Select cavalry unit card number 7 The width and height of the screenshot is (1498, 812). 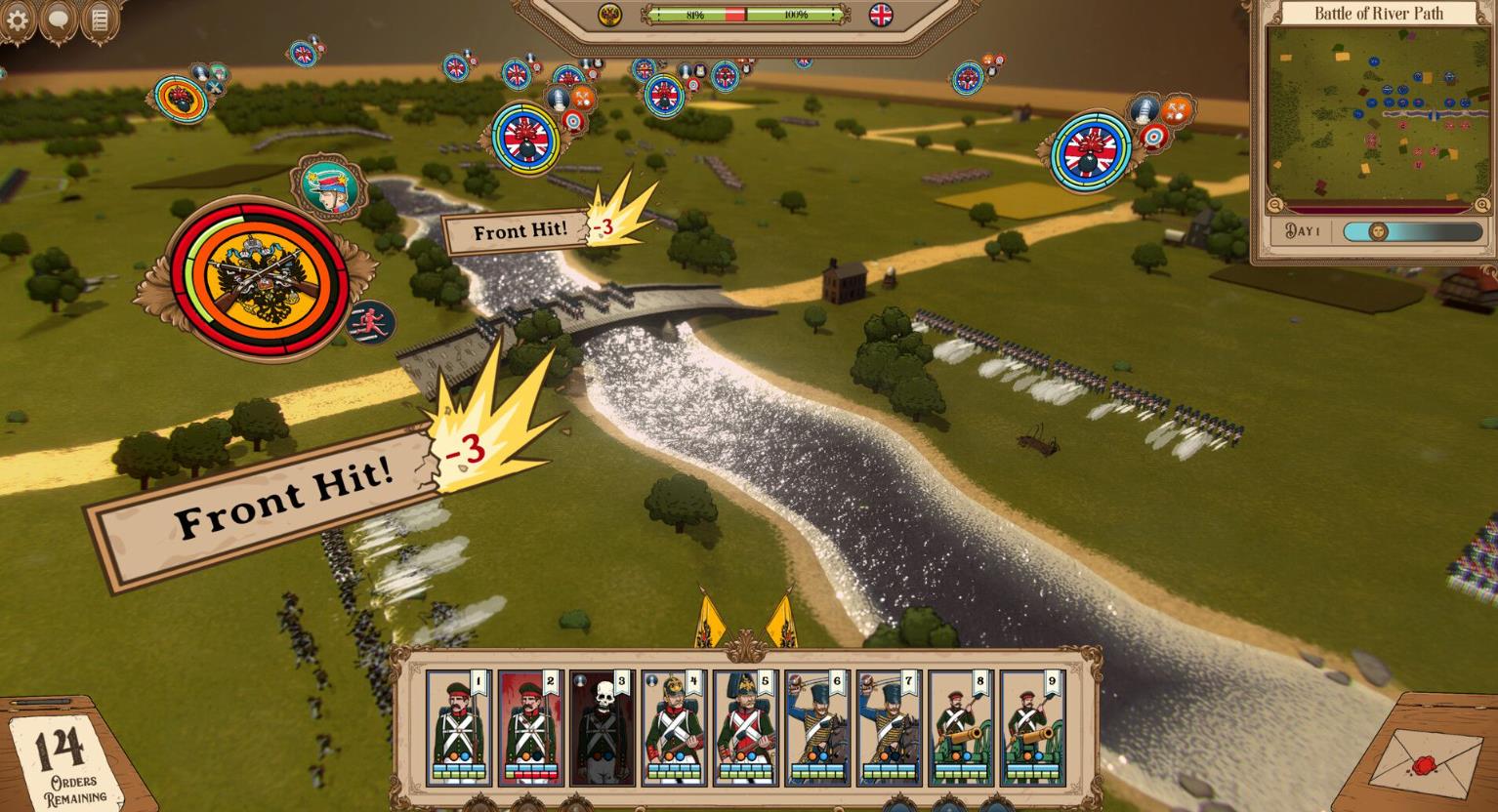point(890,727)
